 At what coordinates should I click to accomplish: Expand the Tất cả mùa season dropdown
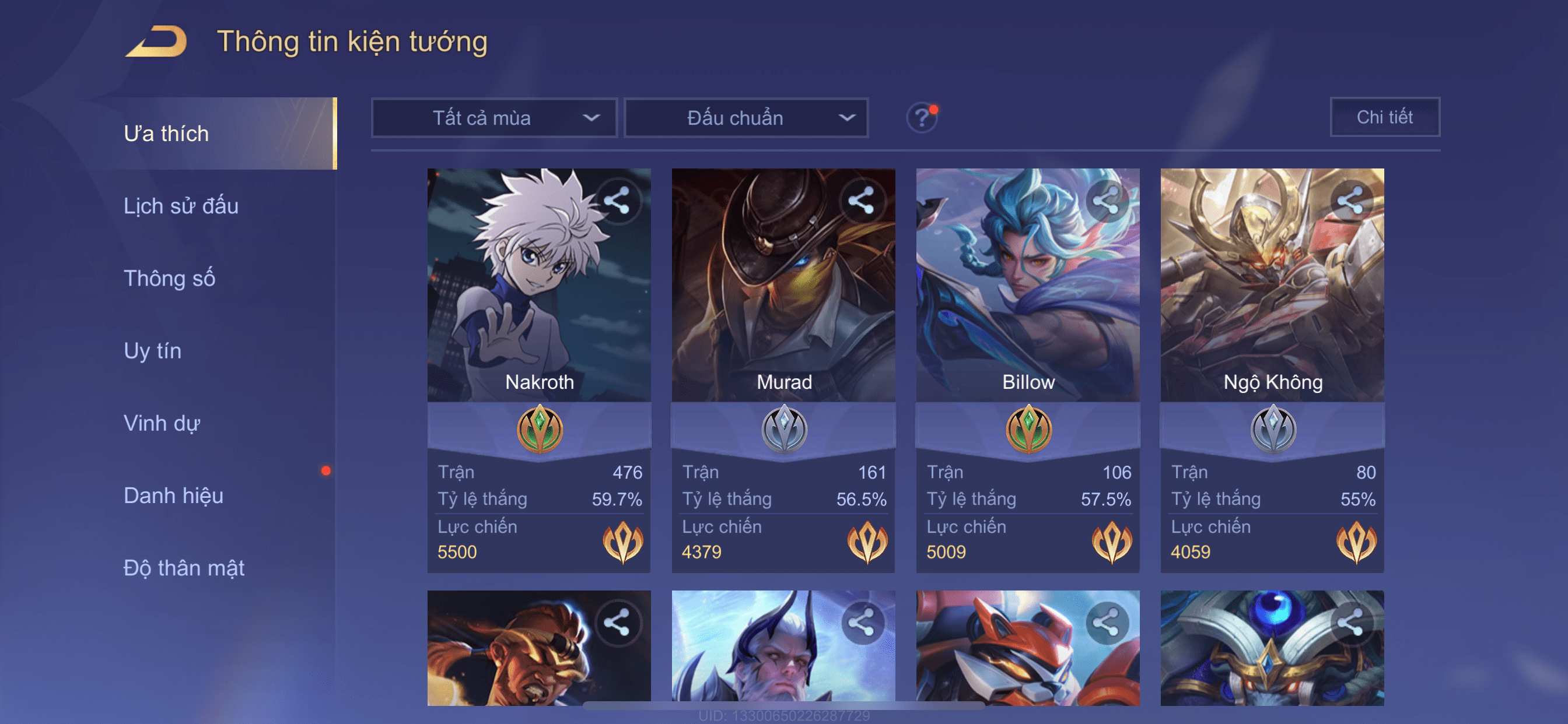coord(494,117)
